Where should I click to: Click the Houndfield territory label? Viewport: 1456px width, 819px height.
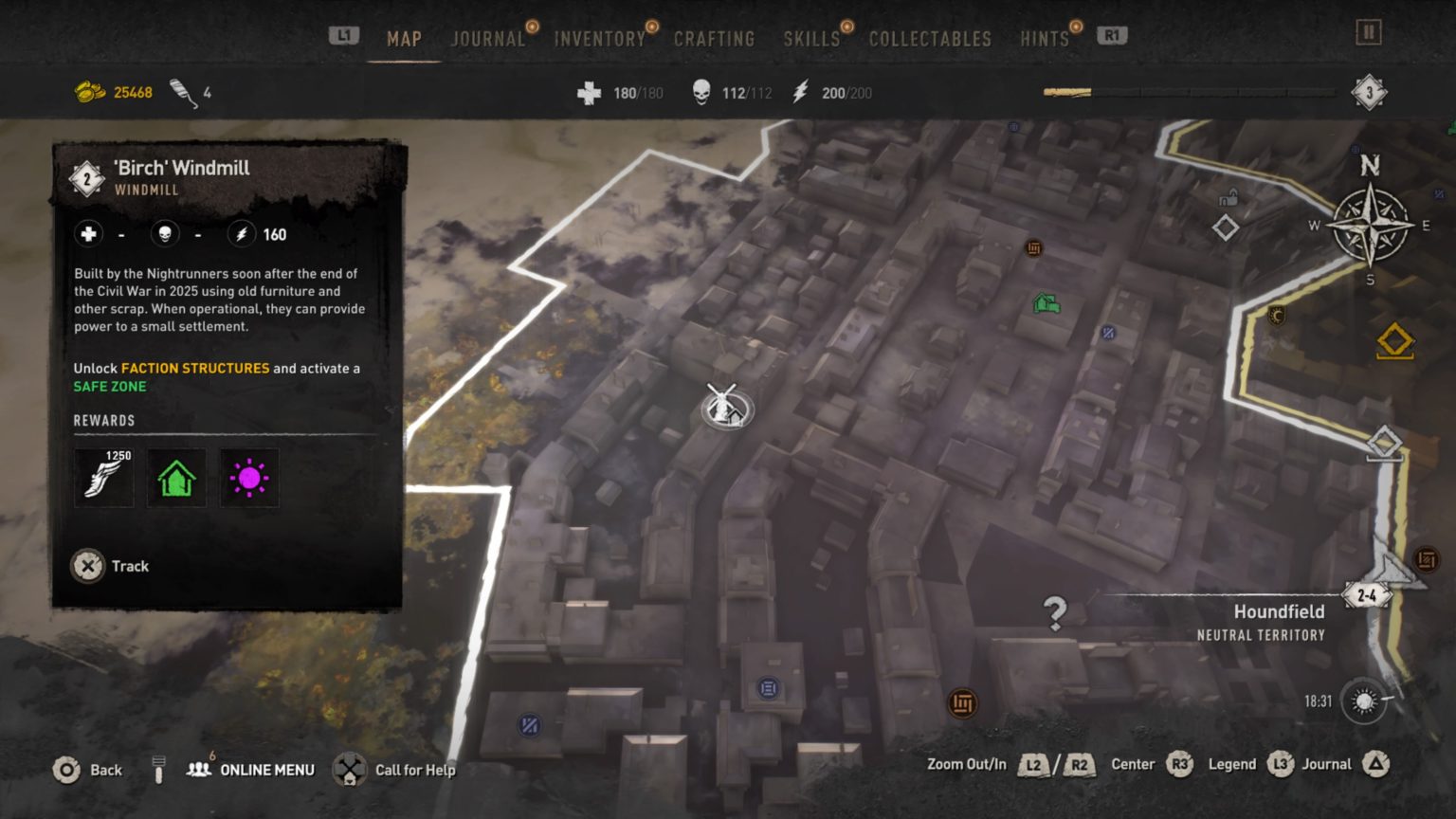pyautogui.click(x=1279, y=611)
